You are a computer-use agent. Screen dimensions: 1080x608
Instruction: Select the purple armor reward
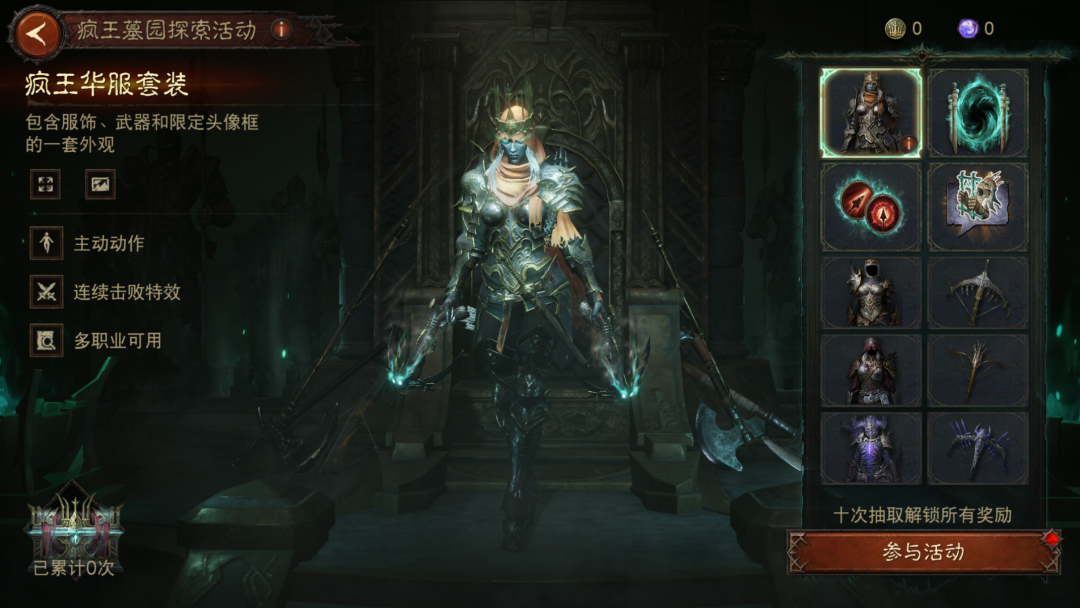click(x=870, y=447)
